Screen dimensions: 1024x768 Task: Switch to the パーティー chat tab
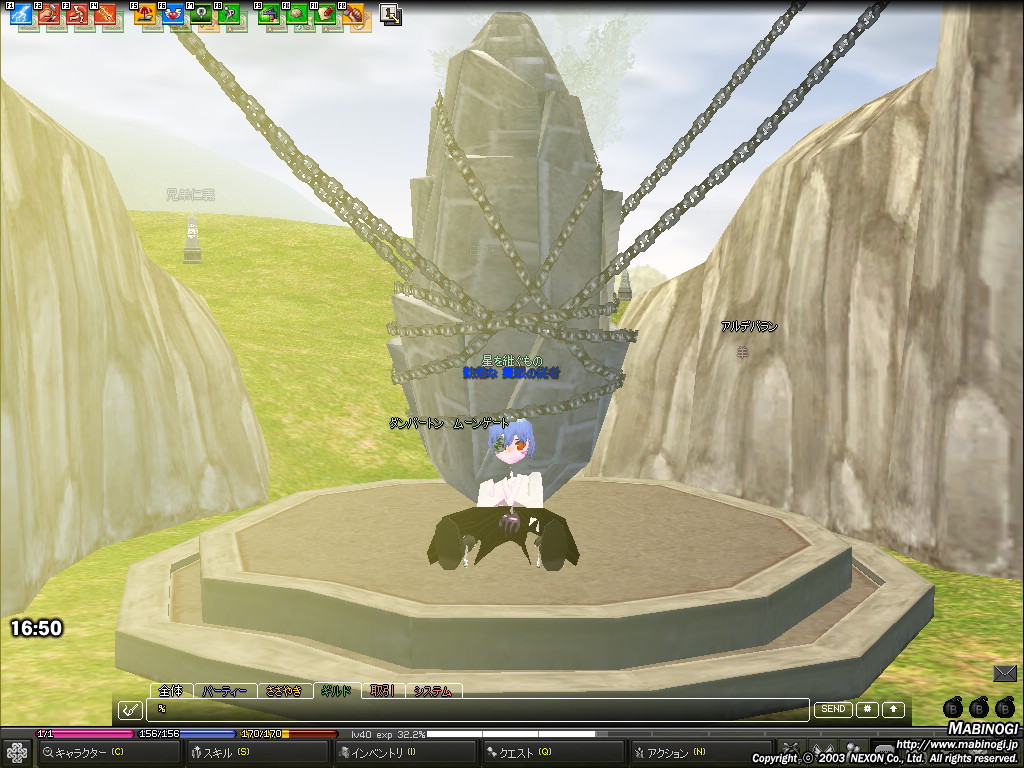tap(224, 691)
